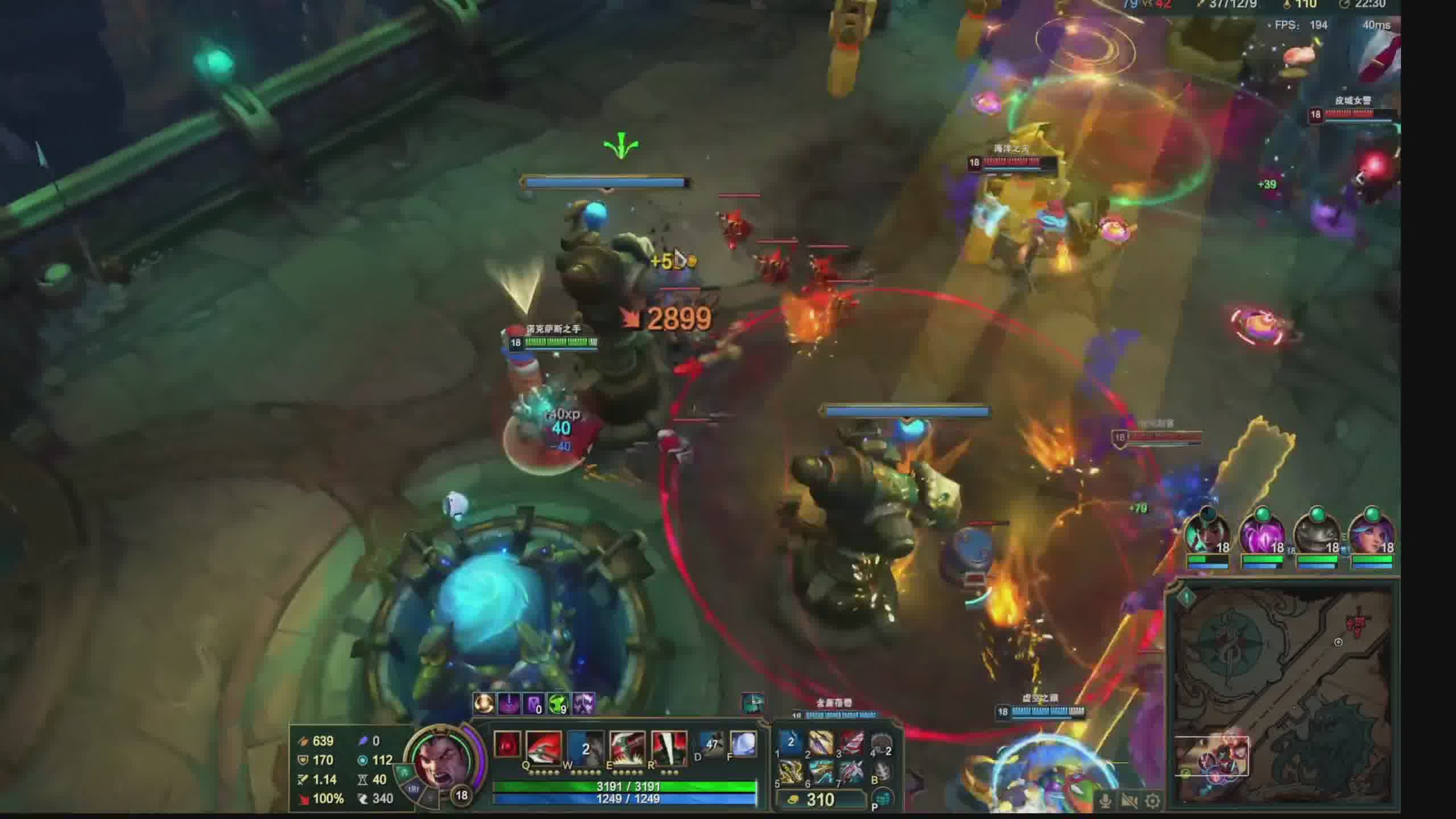Select the purple-haired teammate portrait
Image resolution: width=1456 pixels, height=819 pixels.
[1371, 535]
